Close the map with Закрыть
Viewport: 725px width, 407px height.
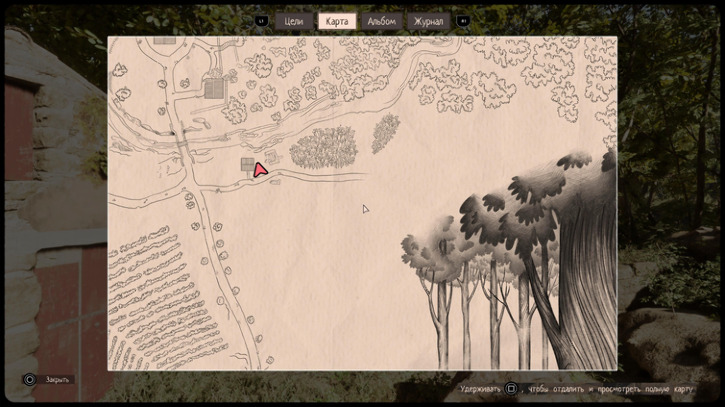pos(57,380)
